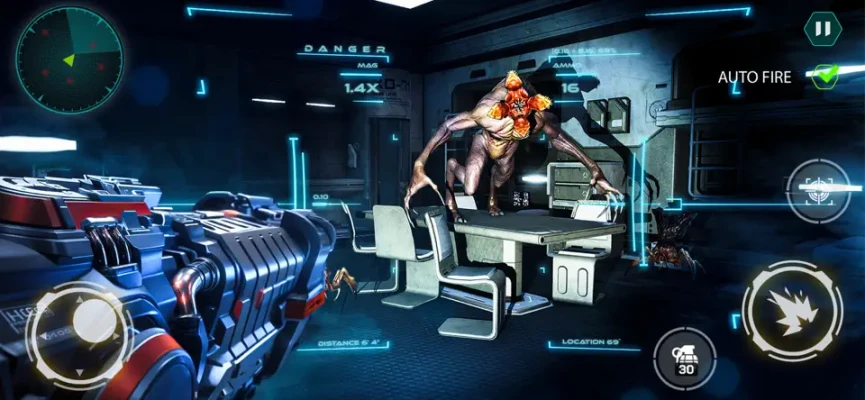Tap the virtual movement joystick
The image size is (865, 400).
pyautogui.click(x=79, y=335)
